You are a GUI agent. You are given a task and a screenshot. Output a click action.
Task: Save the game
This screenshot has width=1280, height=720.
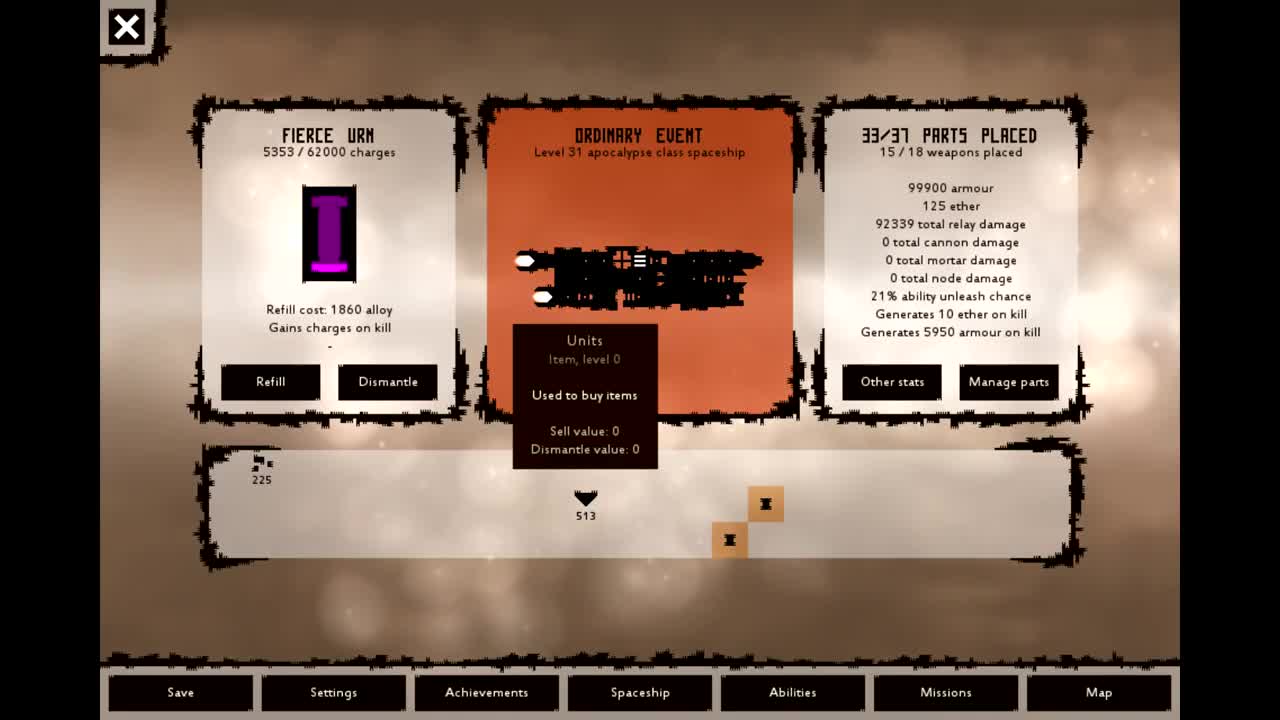click(x=180, y=692)
